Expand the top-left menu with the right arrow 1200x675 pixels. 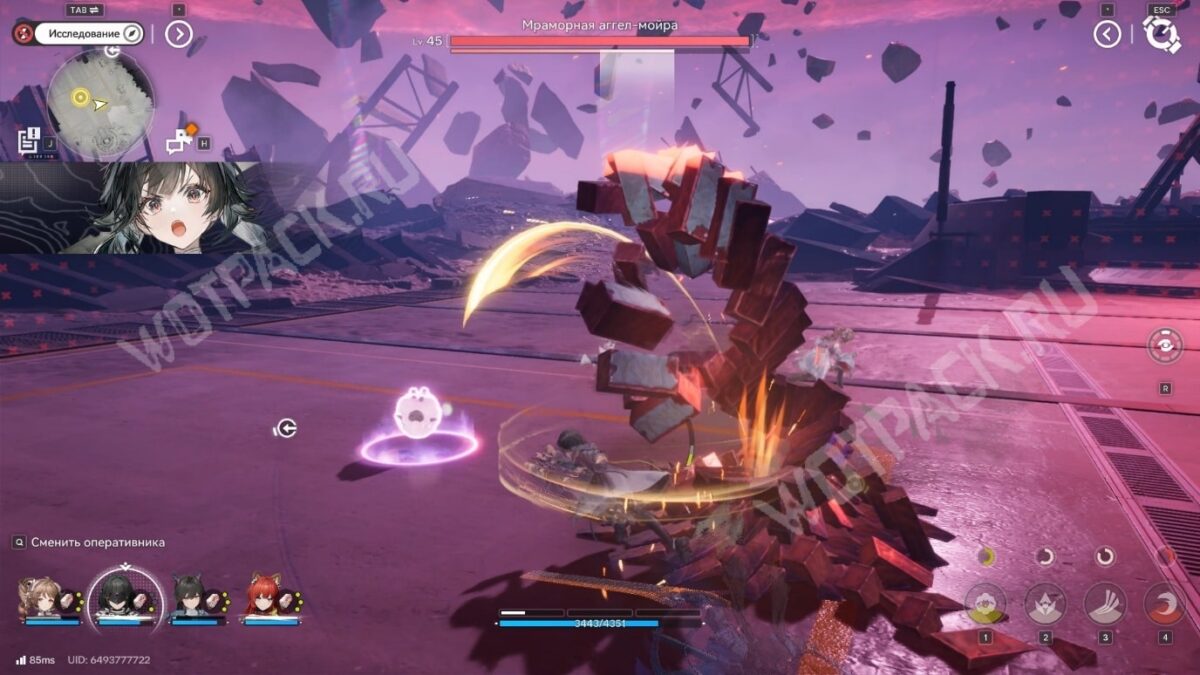coord(178,34)
